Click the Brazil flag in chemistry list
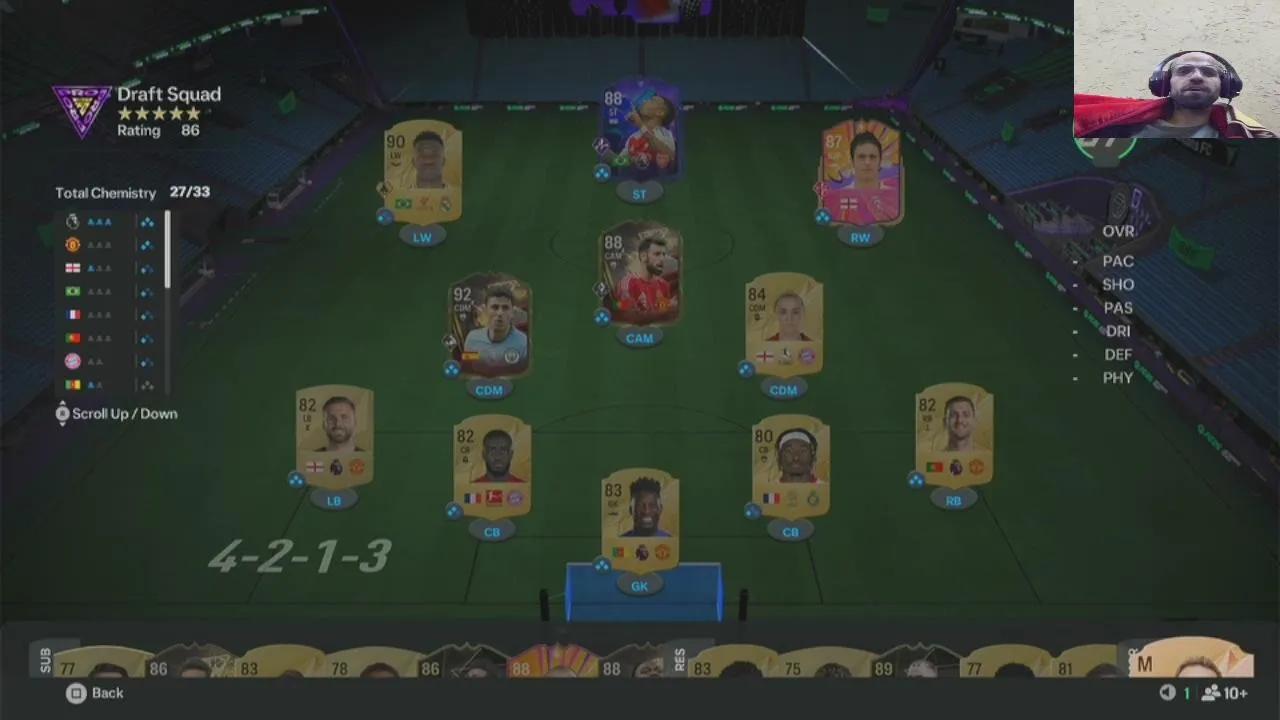Image resolution: width=1280 pixels, height=720 pixels. click(70, 290)
